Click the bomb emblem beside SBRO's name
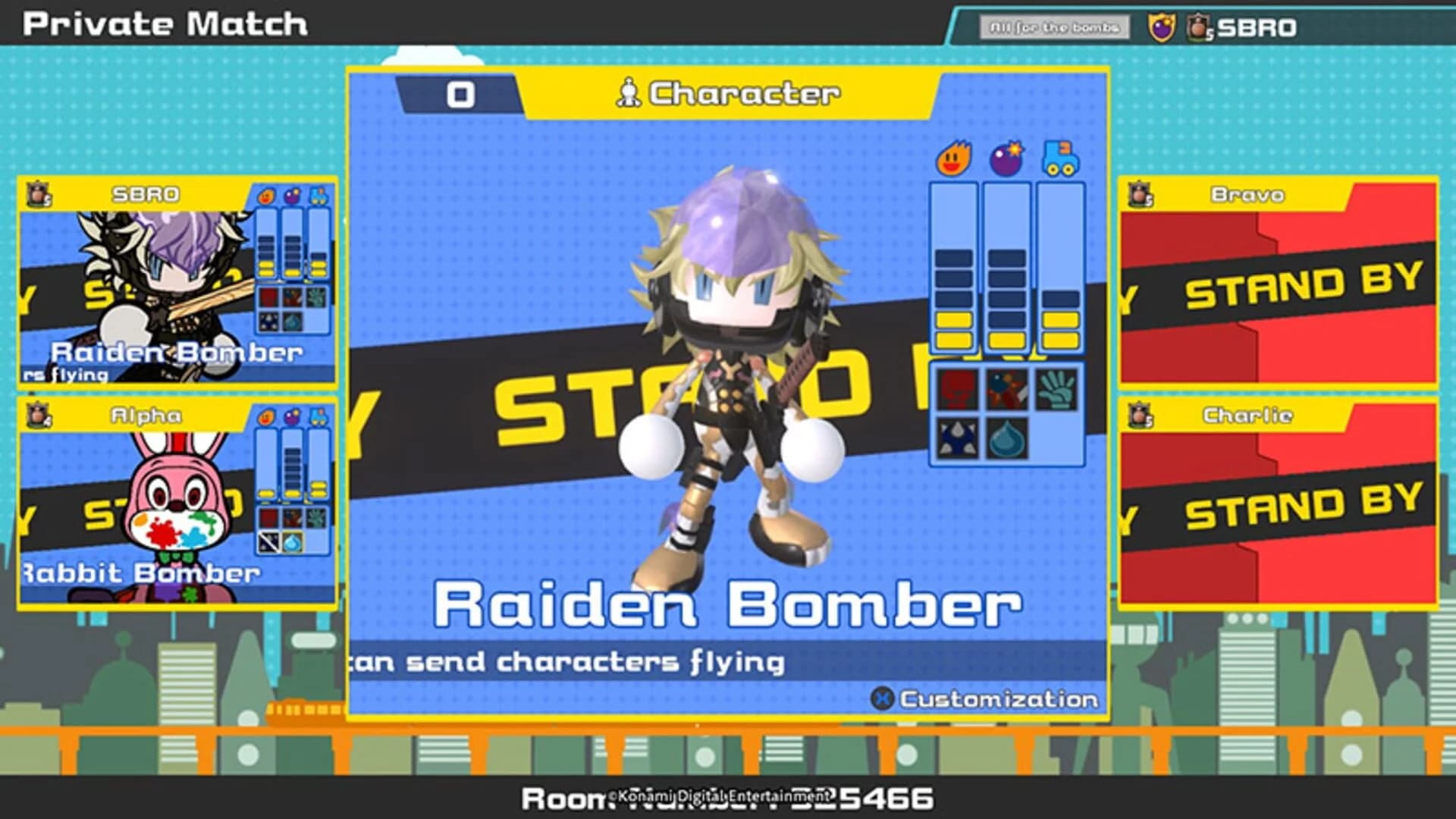This screenshot has height=819, width=1456. [38, 194]
